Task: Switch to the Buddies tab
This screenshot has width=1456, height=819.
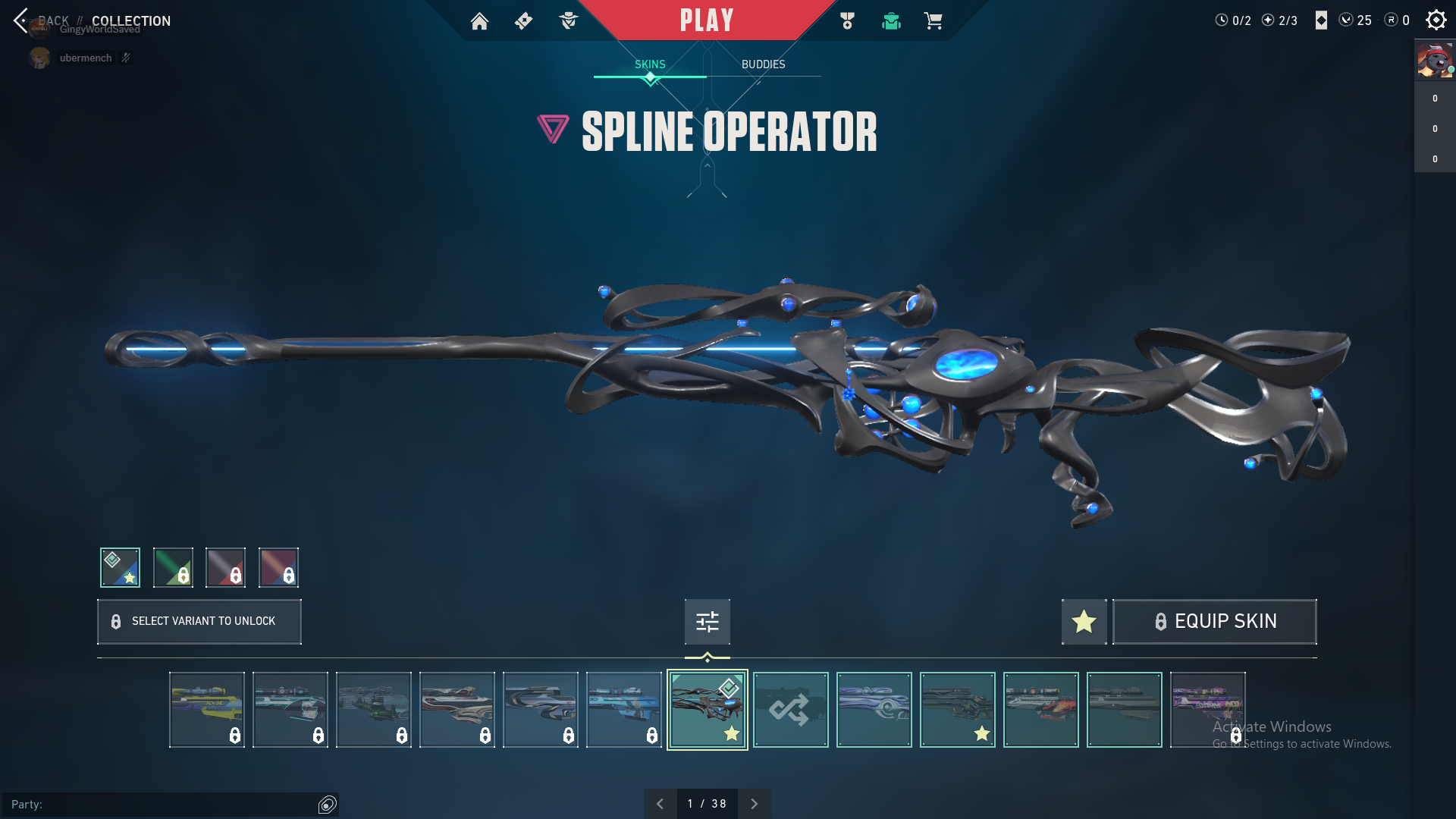Action: pos(763,64)
